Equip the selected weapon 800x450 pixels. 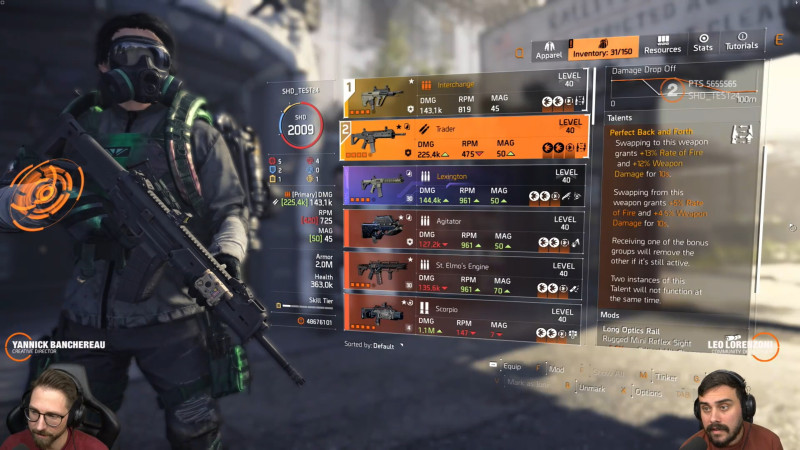(x=510, y=366)
